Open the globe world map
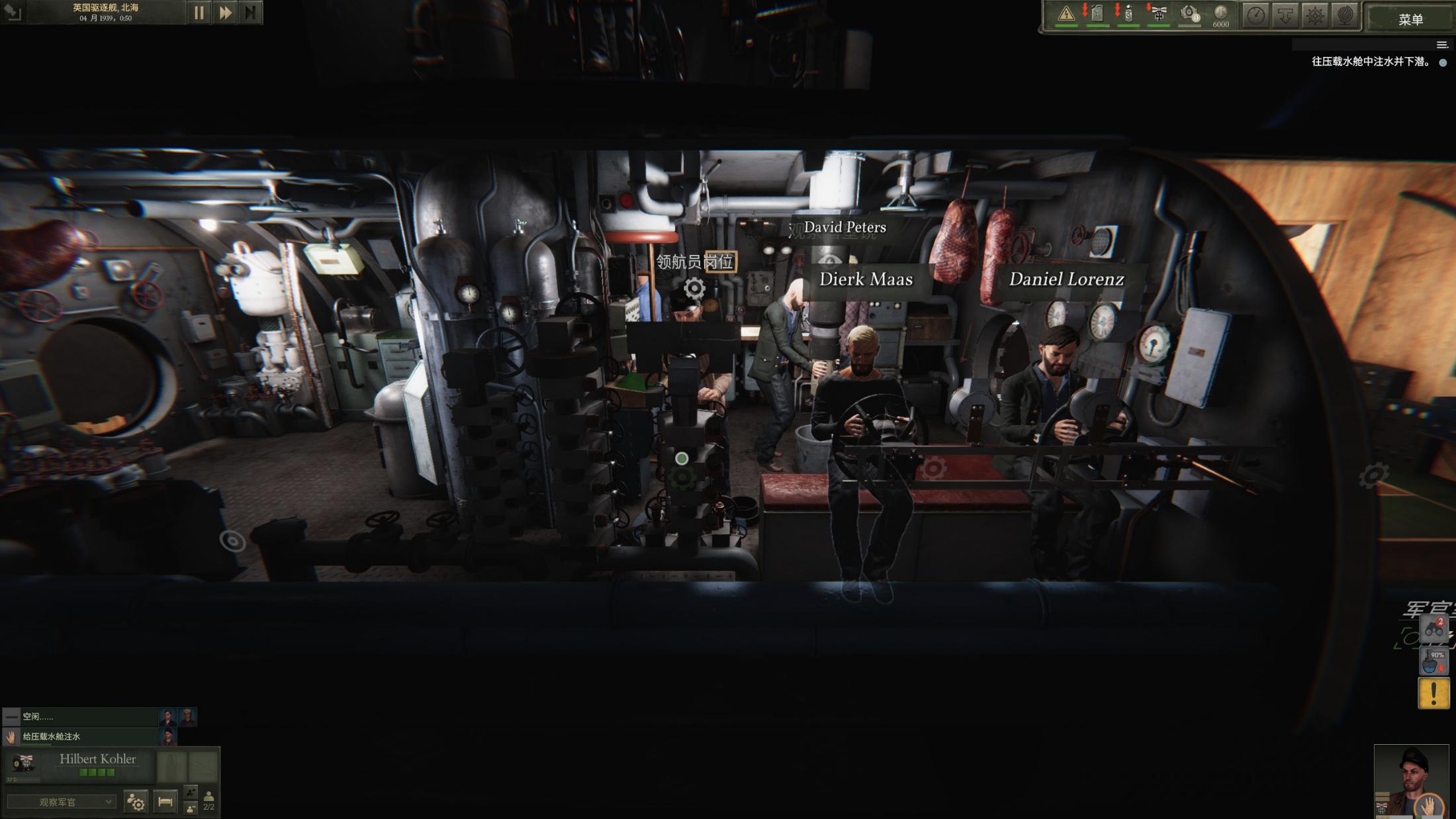 click(x=1344, y=15)
